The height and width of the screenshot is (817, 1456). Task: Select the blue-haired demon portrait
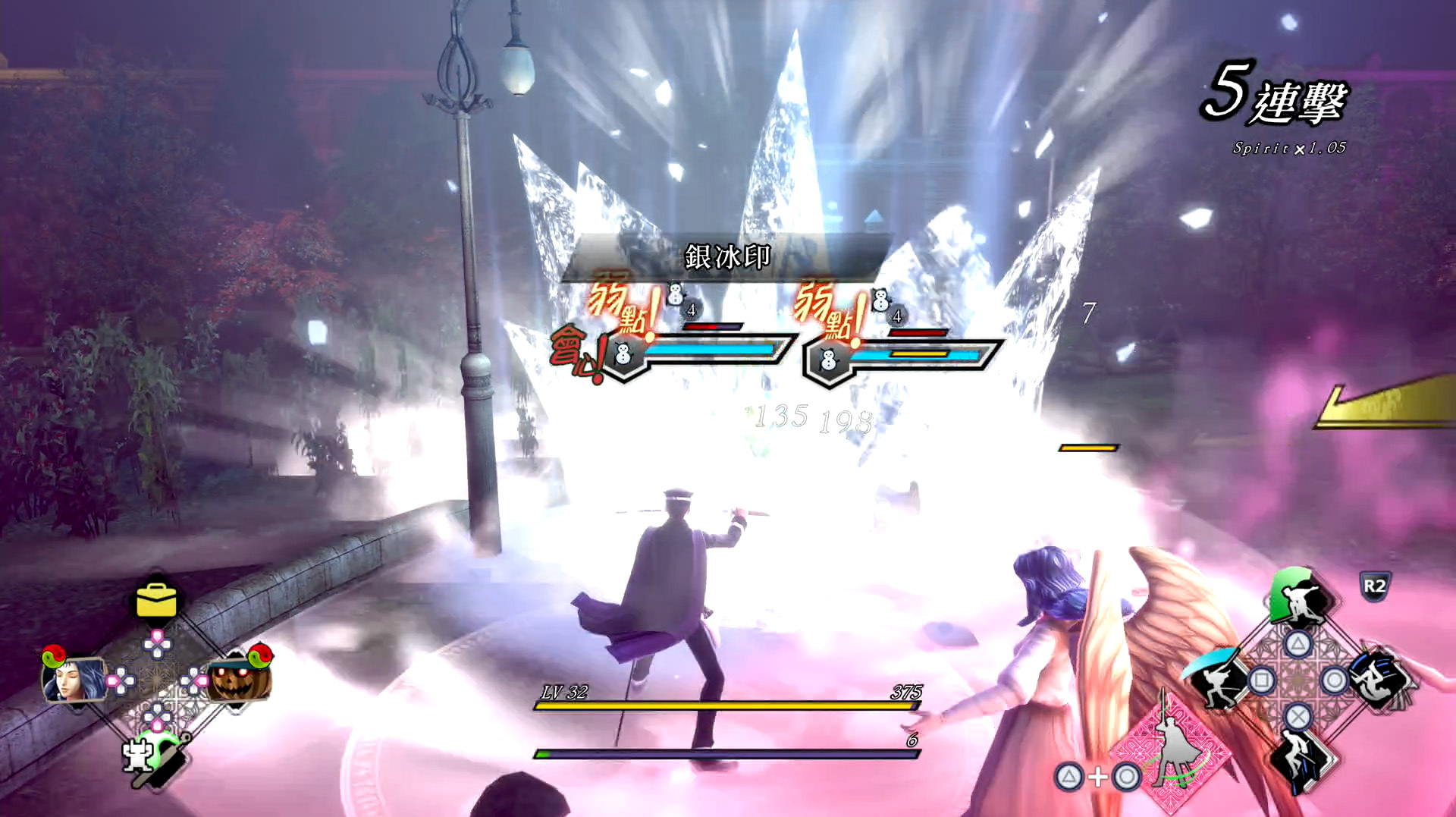[x=73, y=677]
